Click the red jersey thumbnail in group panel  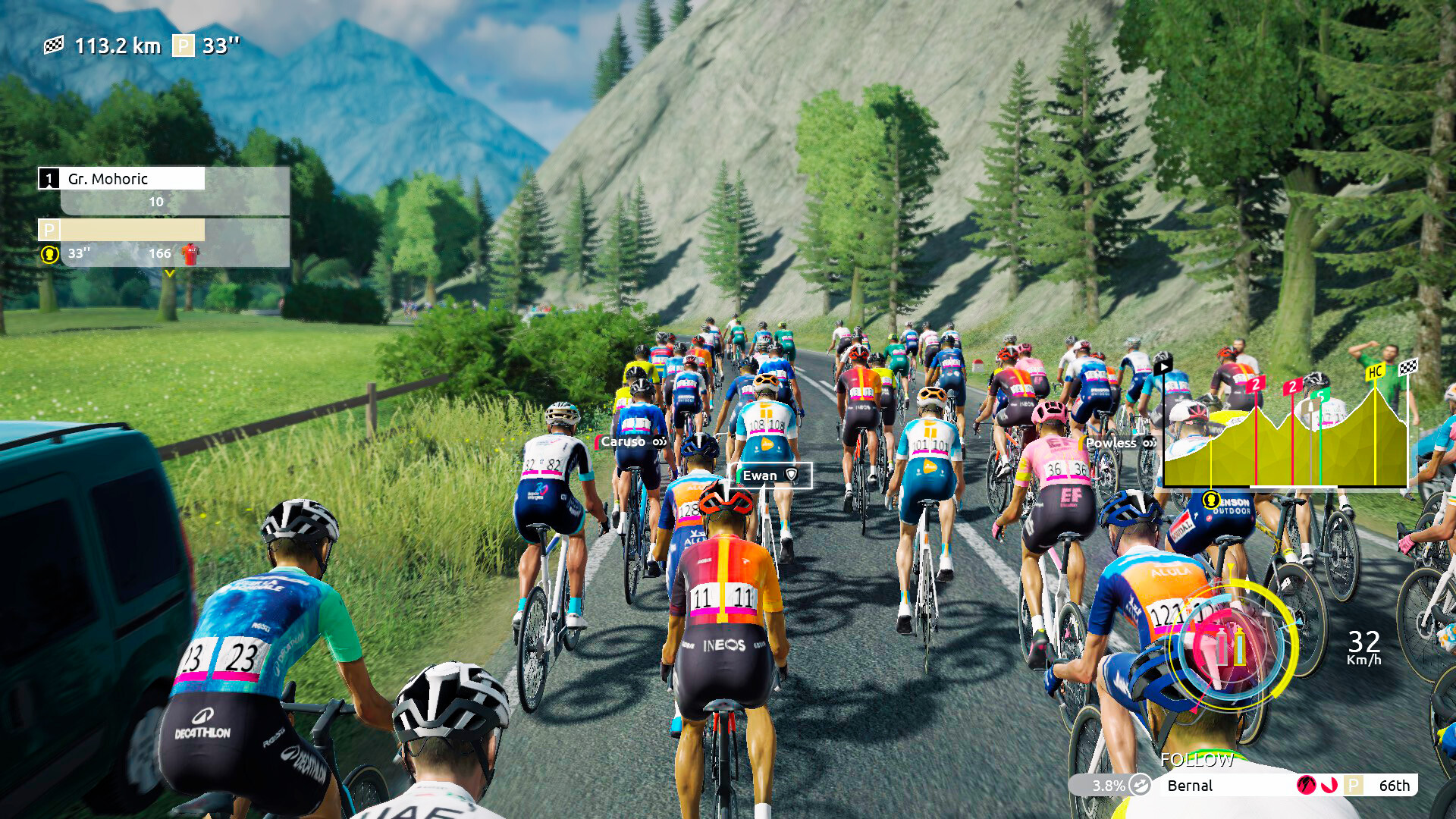[x=190, y=254]
